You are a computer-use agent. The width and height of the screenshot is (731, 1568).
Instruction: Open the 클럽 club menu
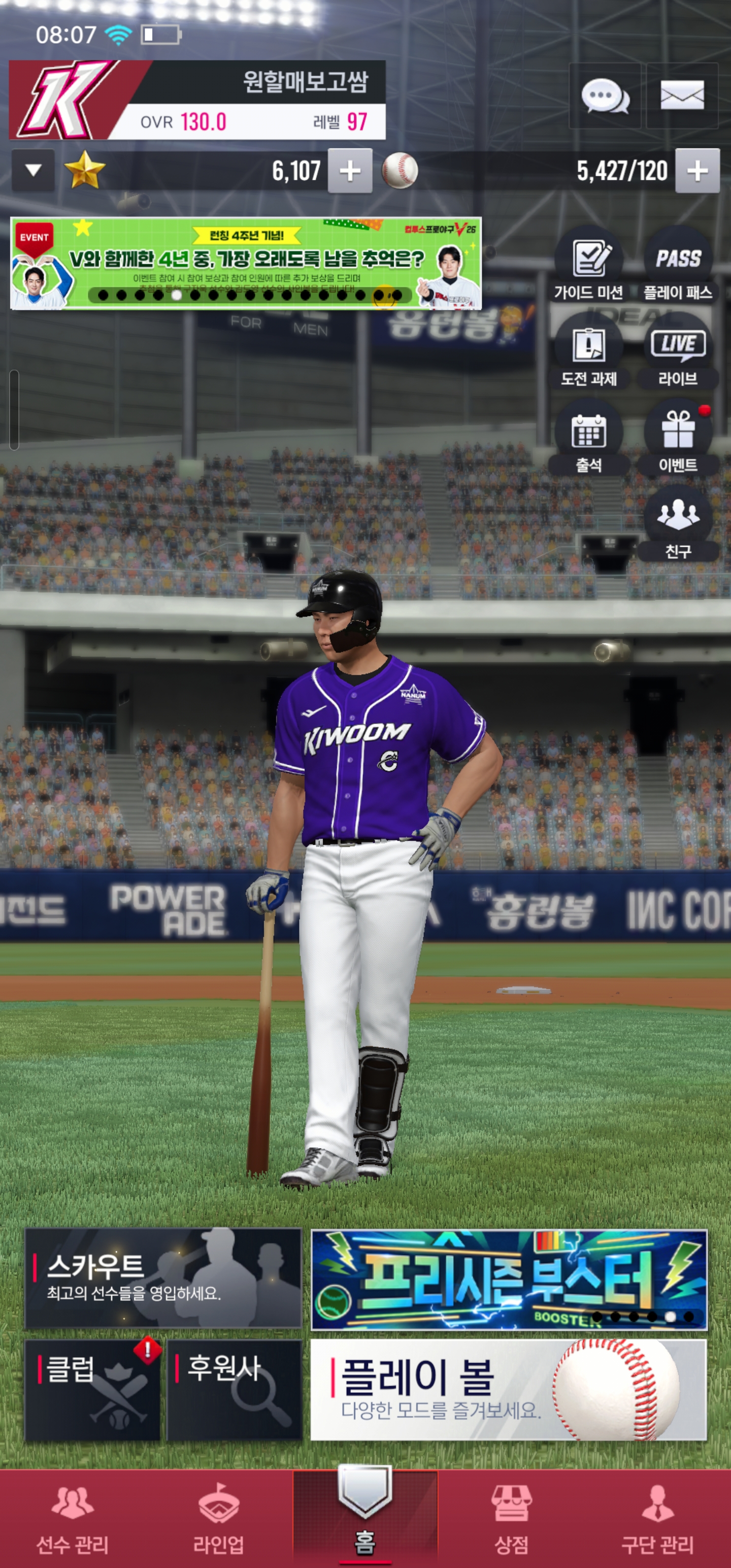tap(92, 1390)
